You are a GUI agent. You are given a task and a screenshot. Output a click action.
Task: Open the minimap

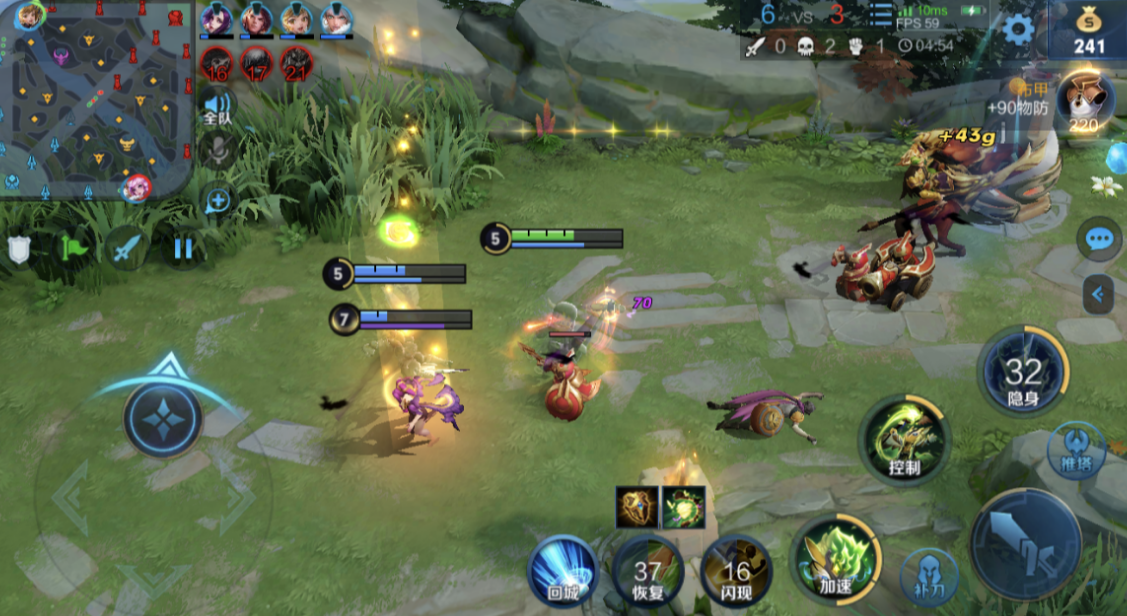pos(96,100)
